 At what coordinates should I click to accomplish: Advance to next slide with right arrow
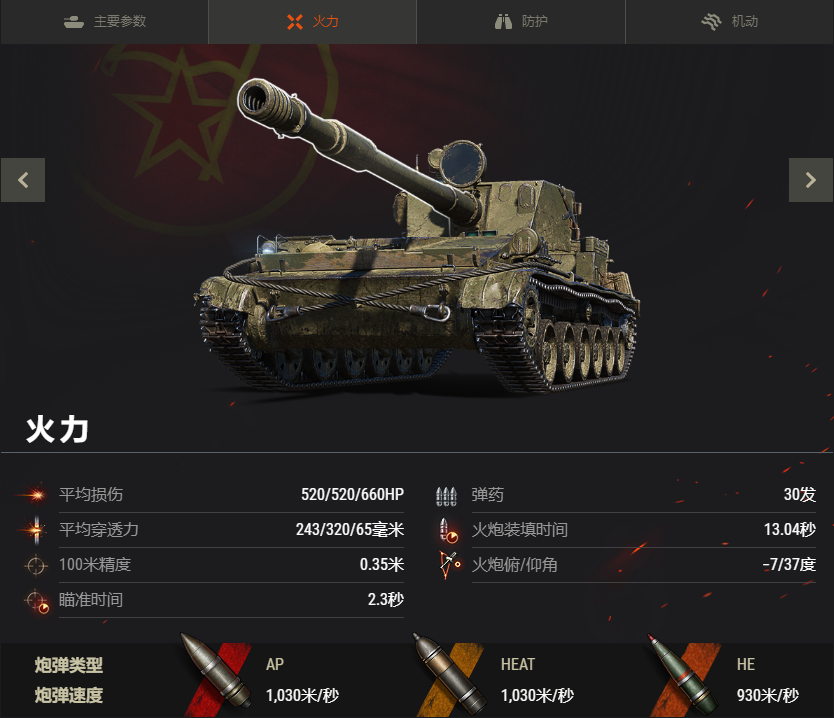point(810,180)
